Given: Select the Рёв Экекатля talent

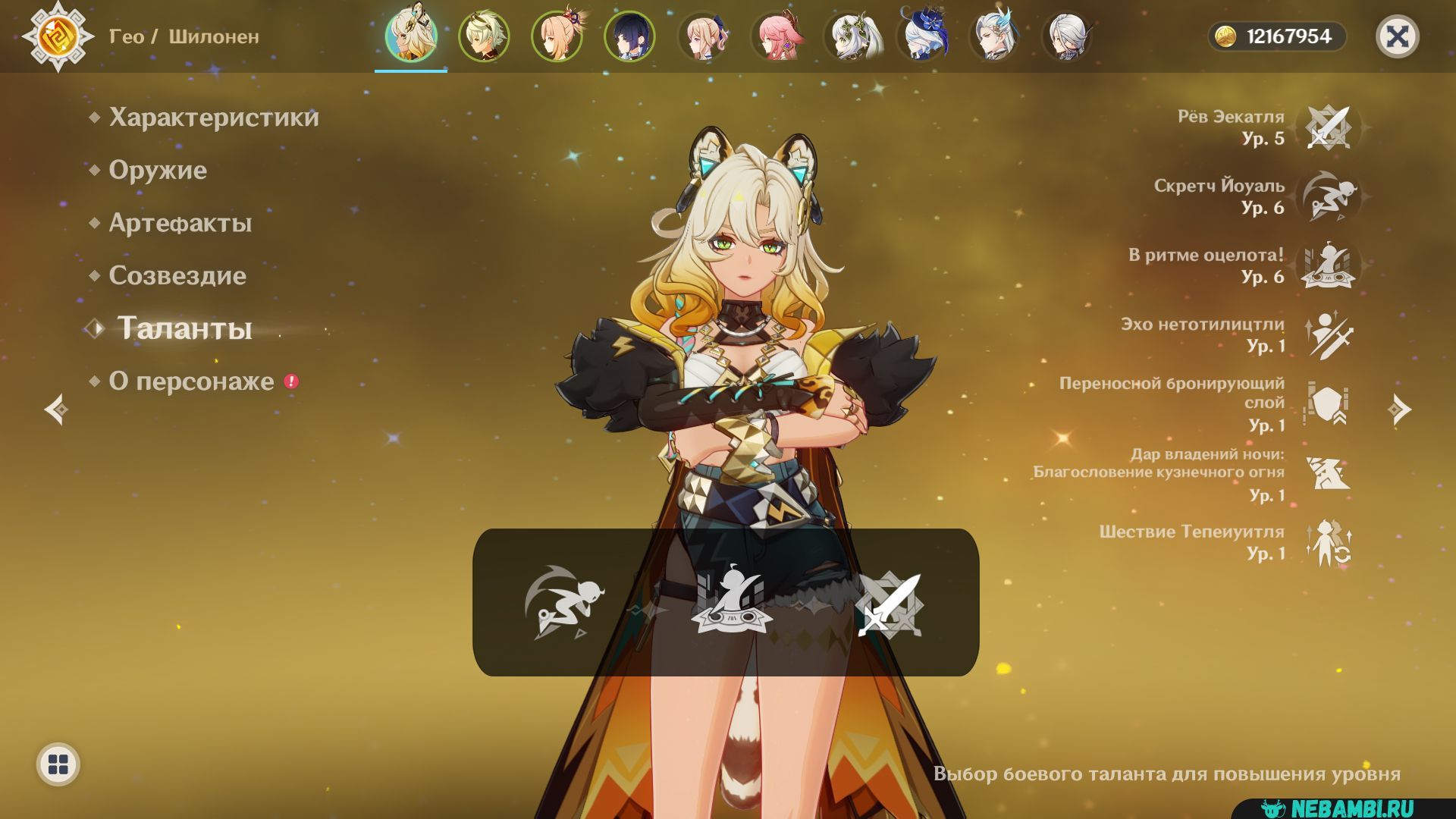Looking at the screenshot, I should [x=1329, y=127].
